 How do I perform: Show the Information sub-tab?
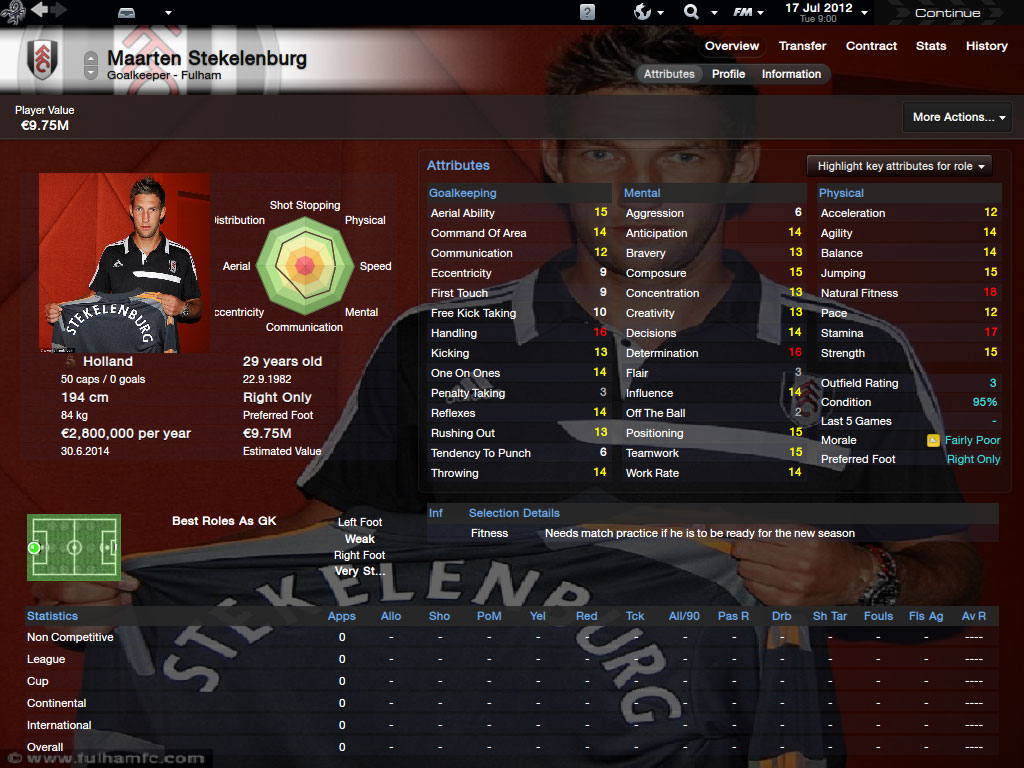coord(791,74)
